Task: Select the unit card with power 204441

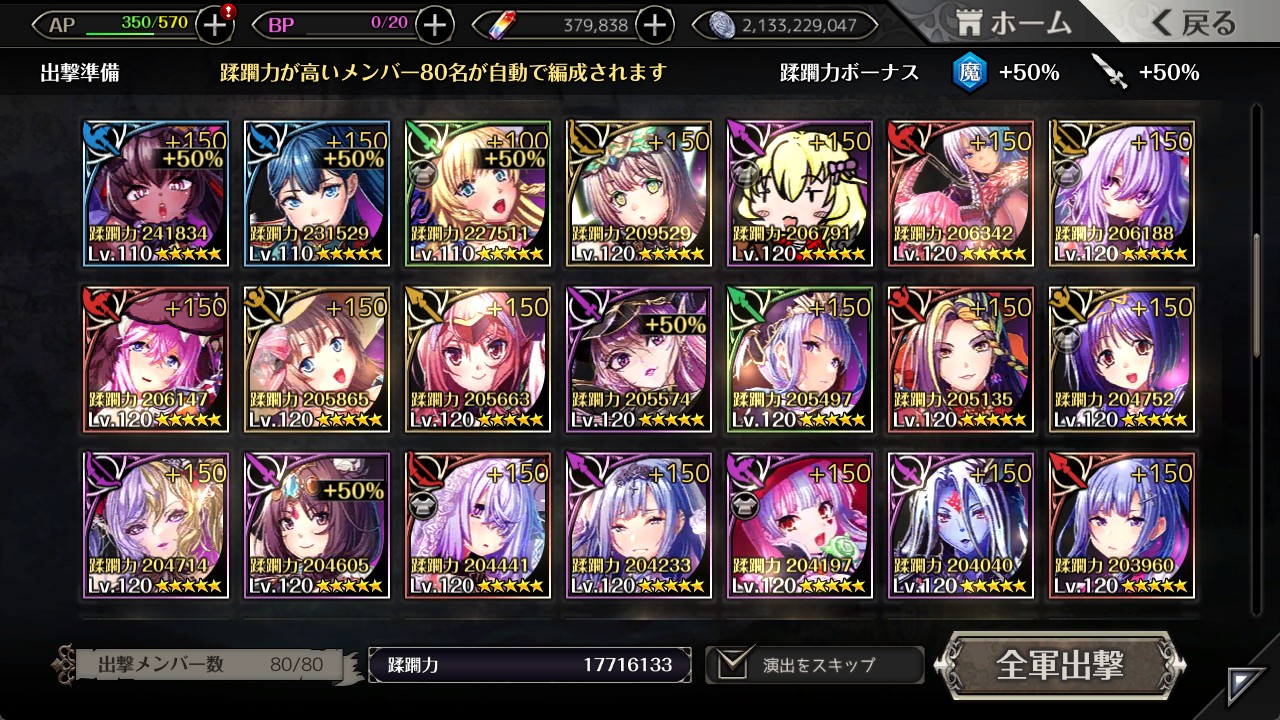Action: click(478, 525)
